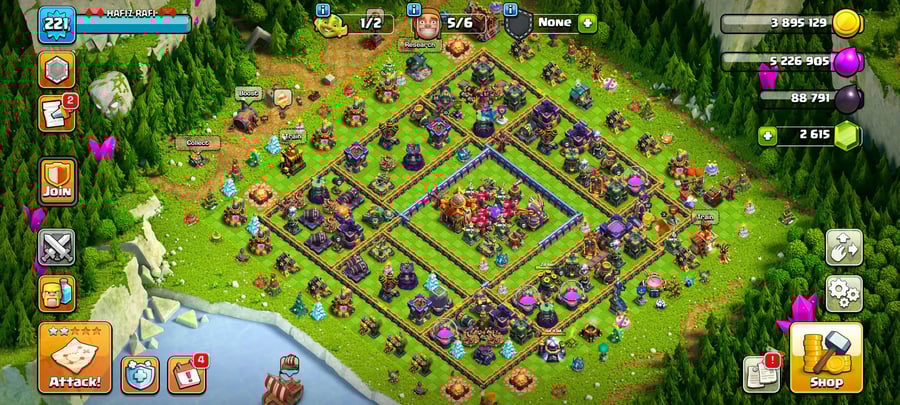Start a battle with the Attack! button
Screen dimensions: 900x405
click(75, 357)
